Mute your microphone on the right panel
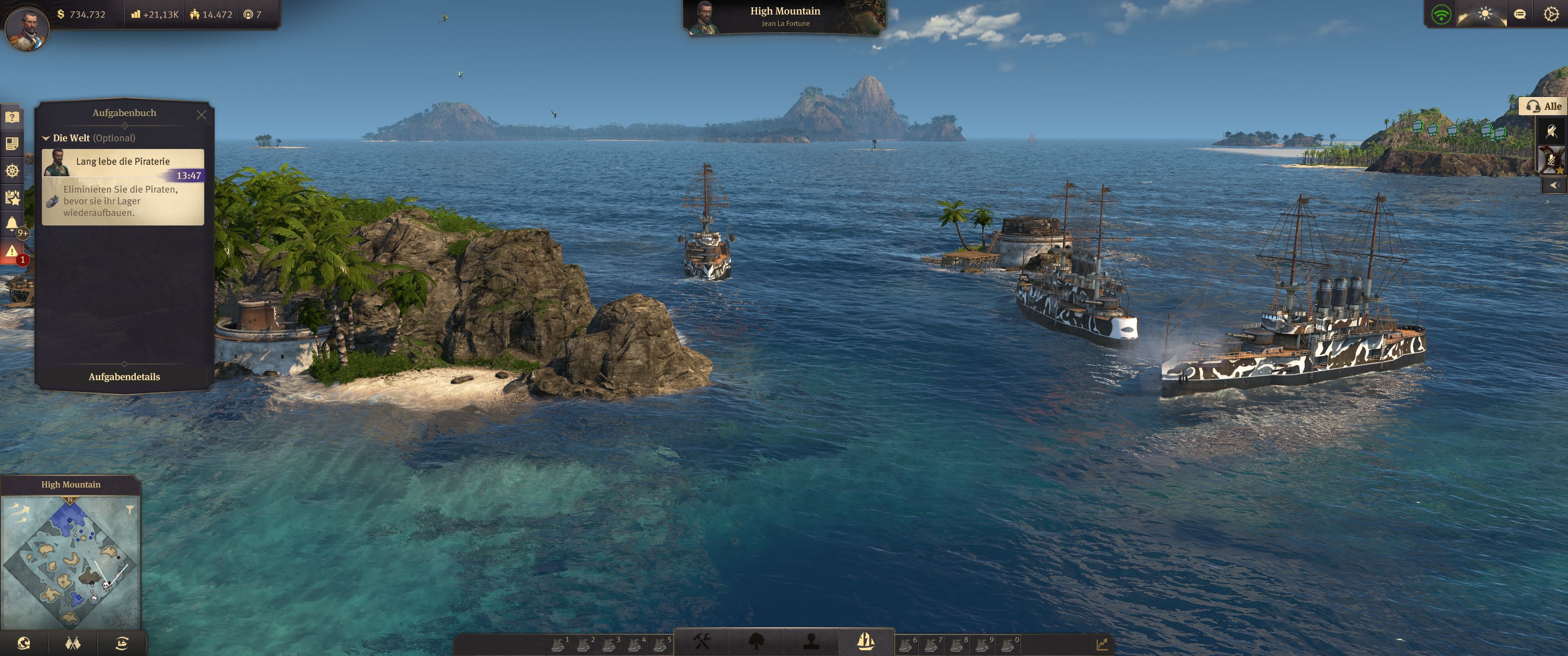Viewport: 1568px width, 656px height. [x=1551, y=132]
